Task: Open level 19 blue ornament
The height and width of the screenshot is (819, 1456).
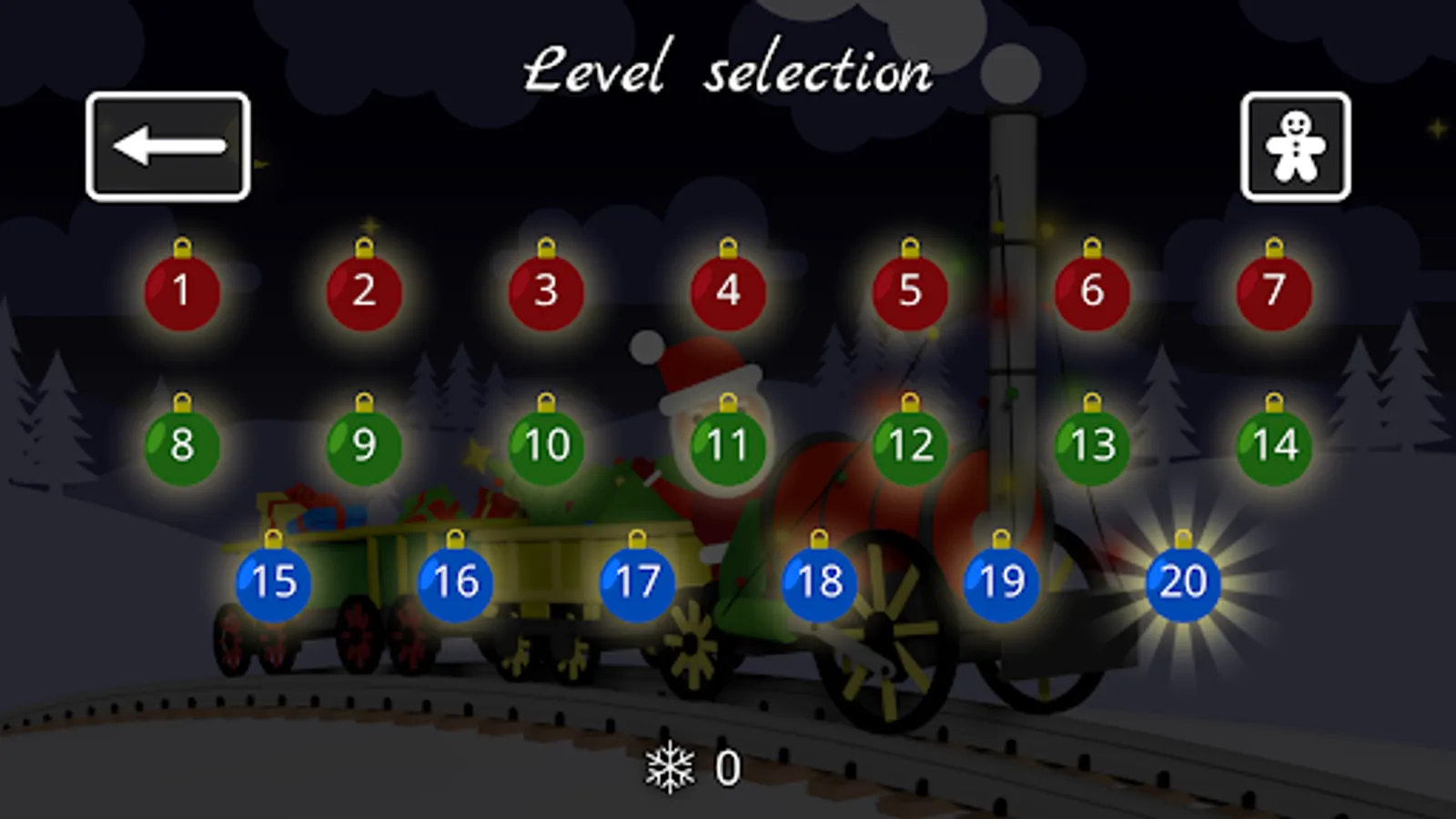Action: click(1000, 582)
